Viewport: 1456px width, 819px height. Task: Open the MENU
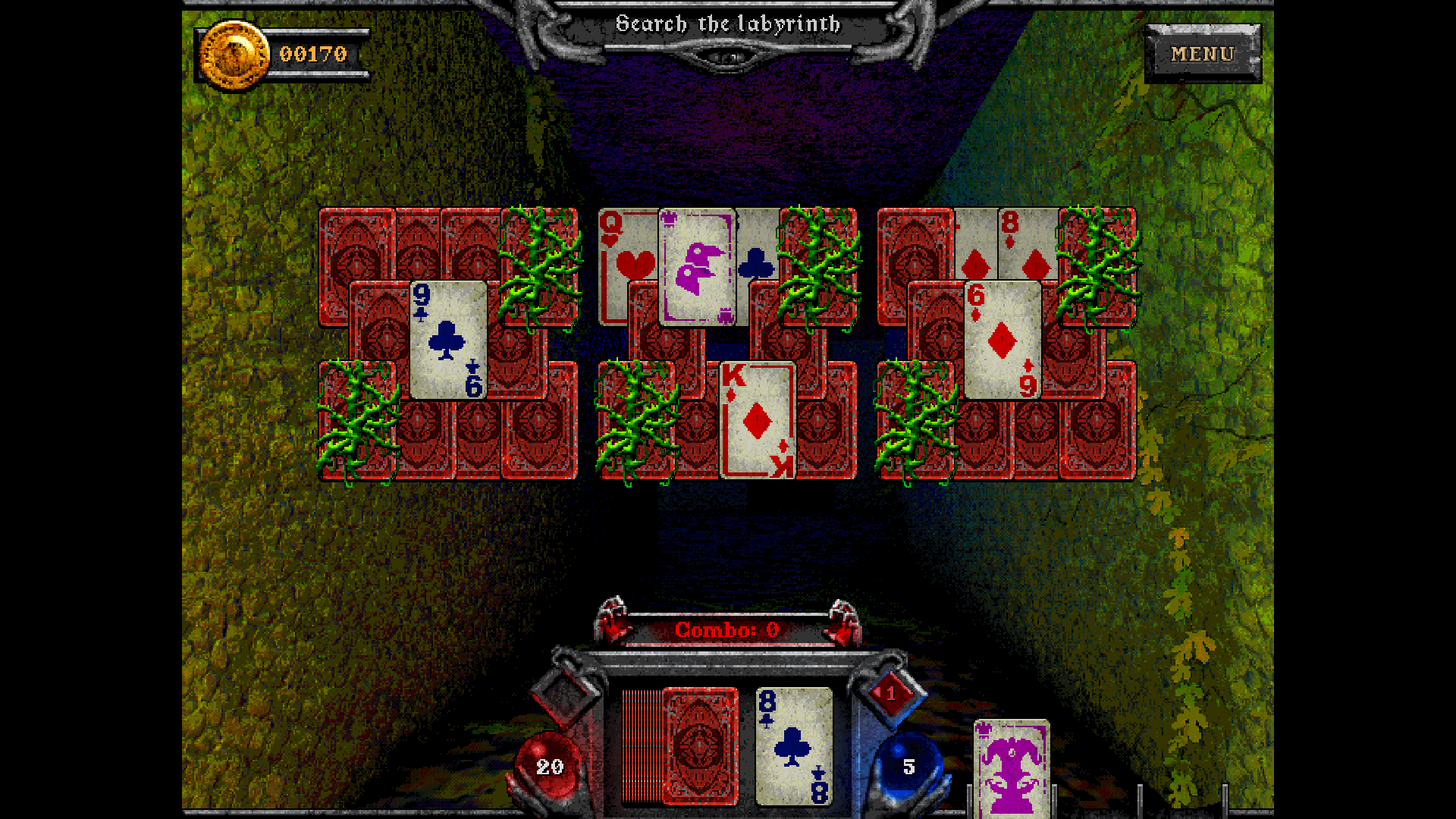point(1202,54)
